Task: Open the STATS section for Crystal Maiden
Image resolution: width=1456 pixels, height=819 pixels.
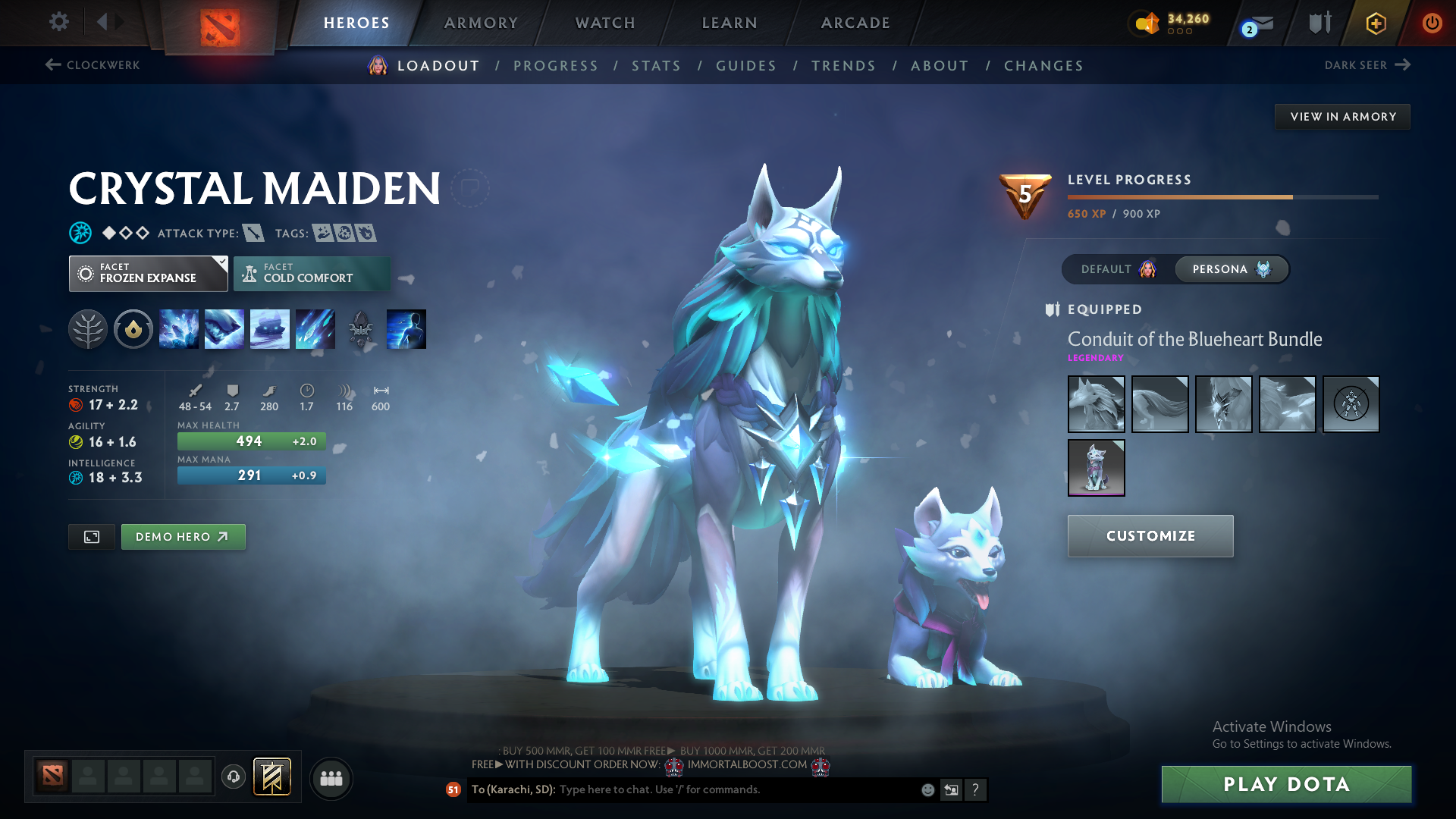Action: point(656,66)
